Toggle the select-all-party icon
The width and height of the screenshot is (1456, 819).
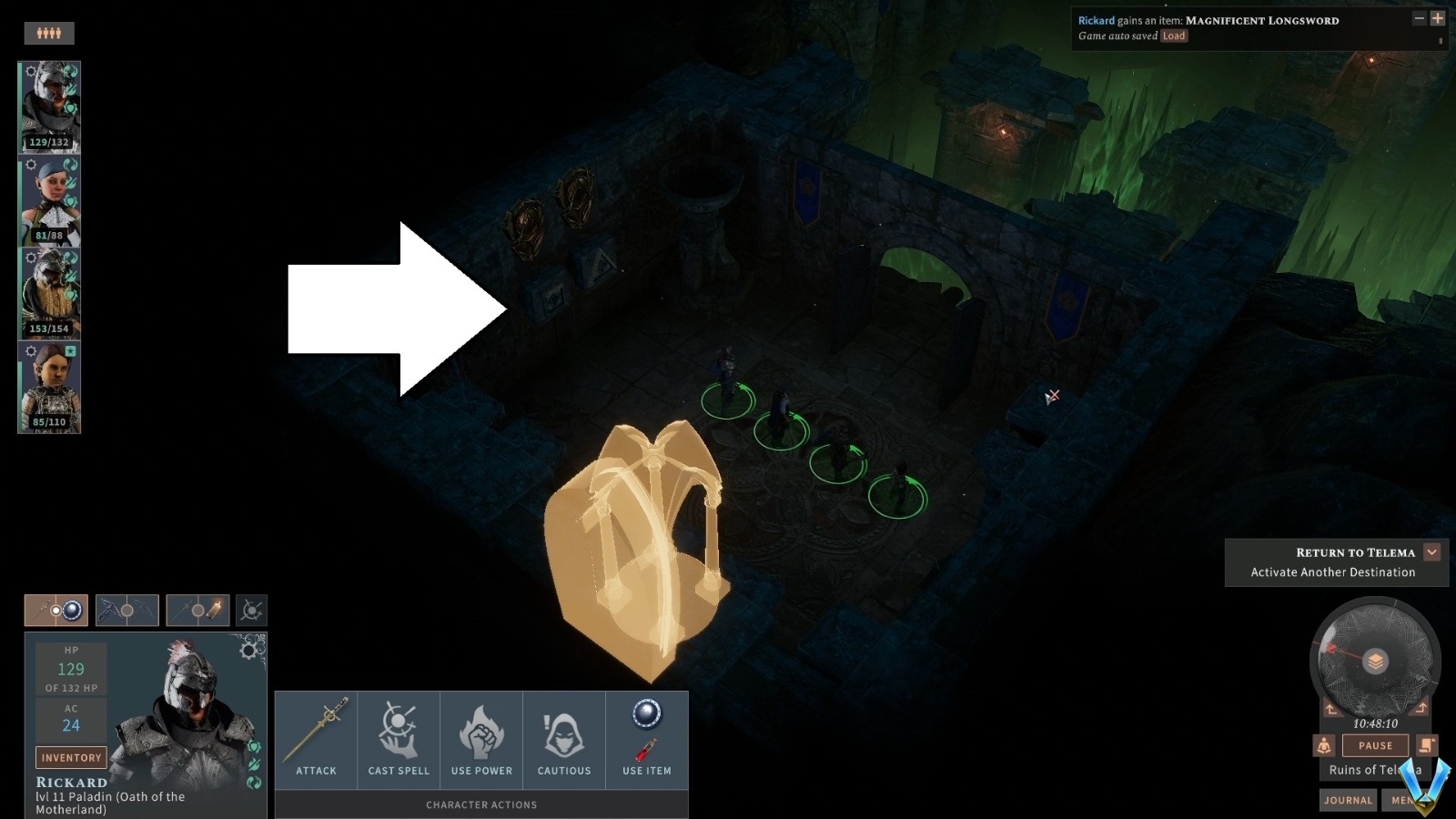point(49,33)
